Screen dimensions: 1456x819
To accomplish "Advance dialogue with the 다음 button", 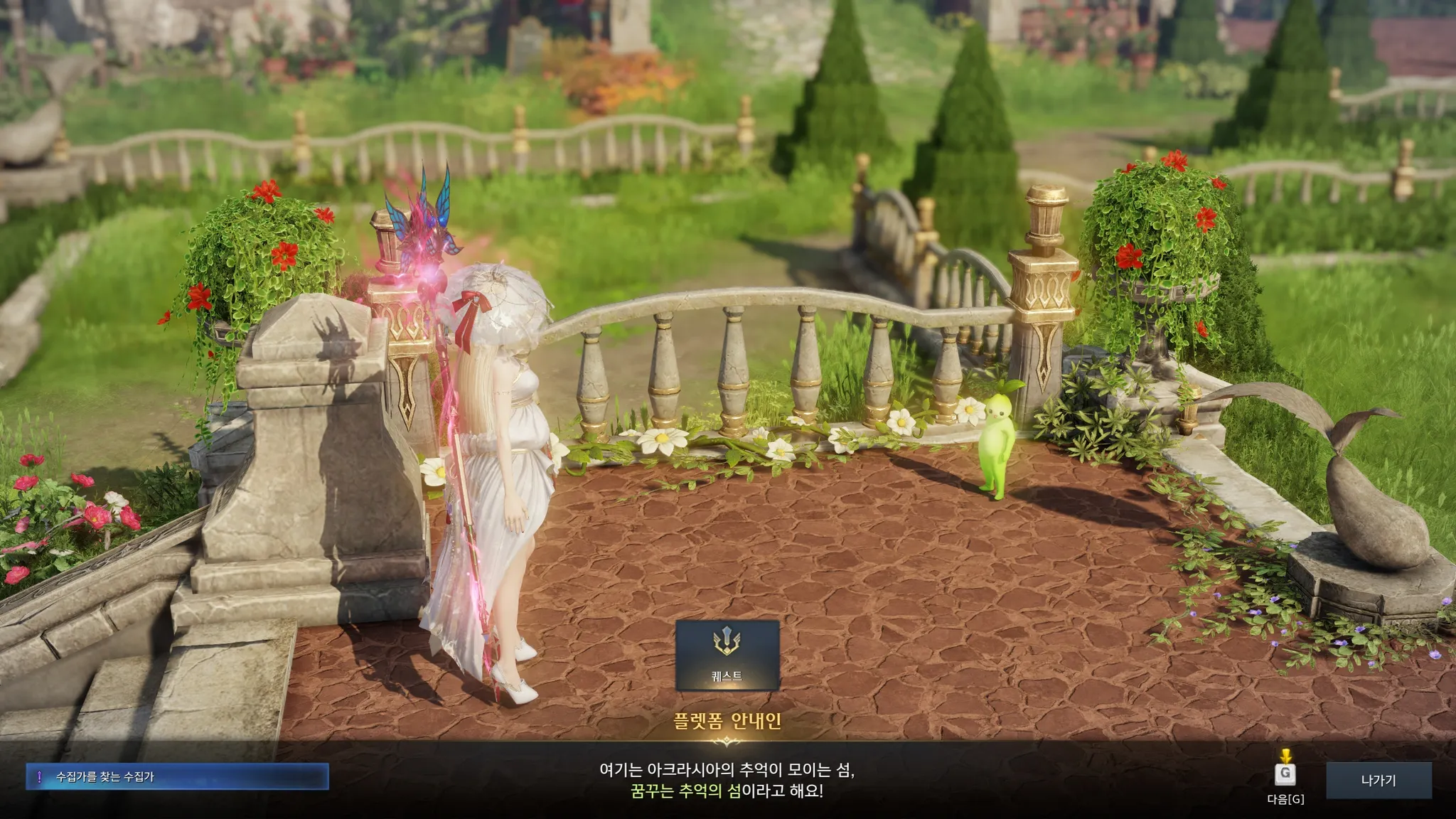I will pyautogui.click(x=1285, y=774).
